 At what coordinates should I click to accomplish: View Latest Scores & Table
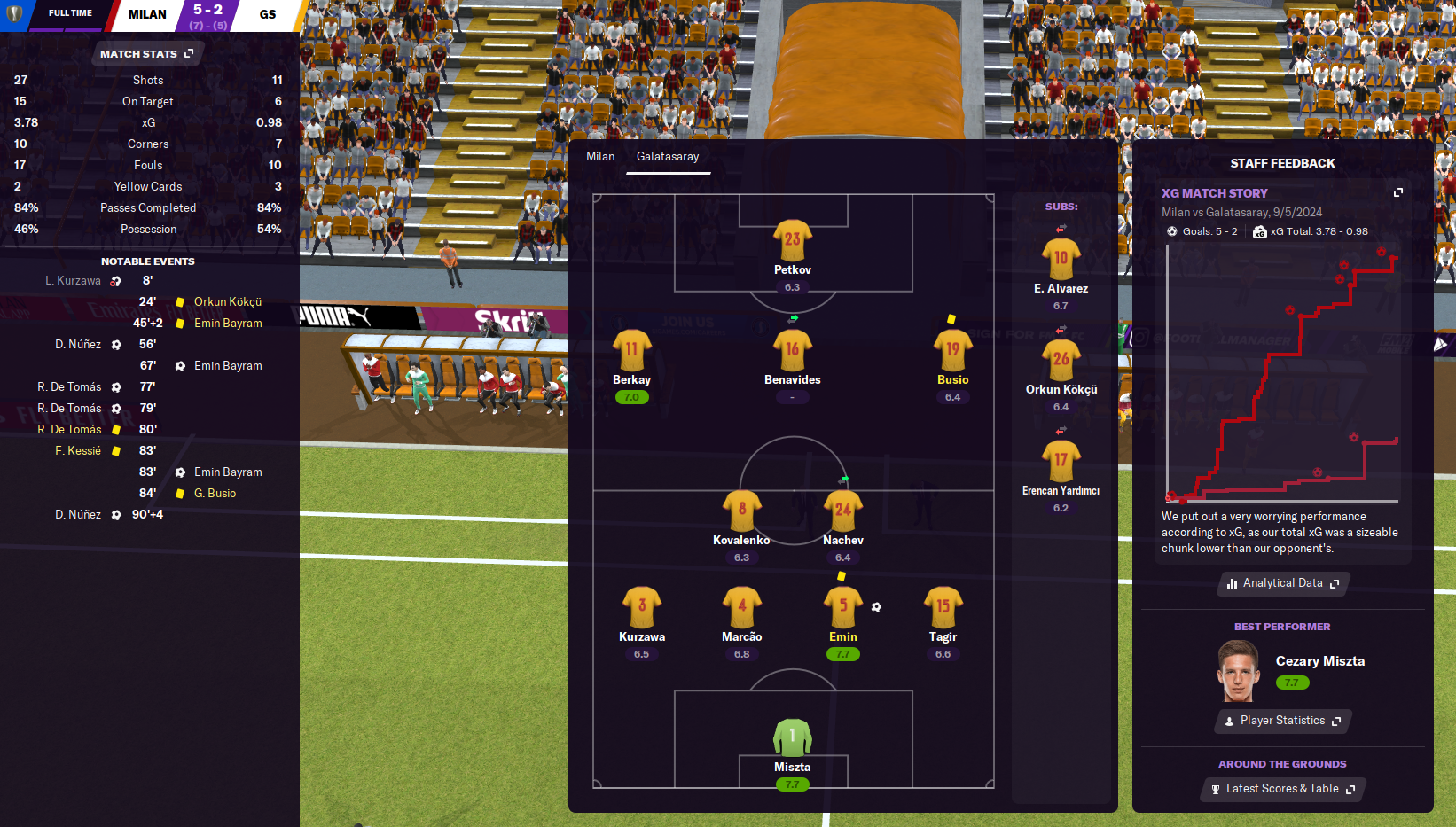point(1282,789)
